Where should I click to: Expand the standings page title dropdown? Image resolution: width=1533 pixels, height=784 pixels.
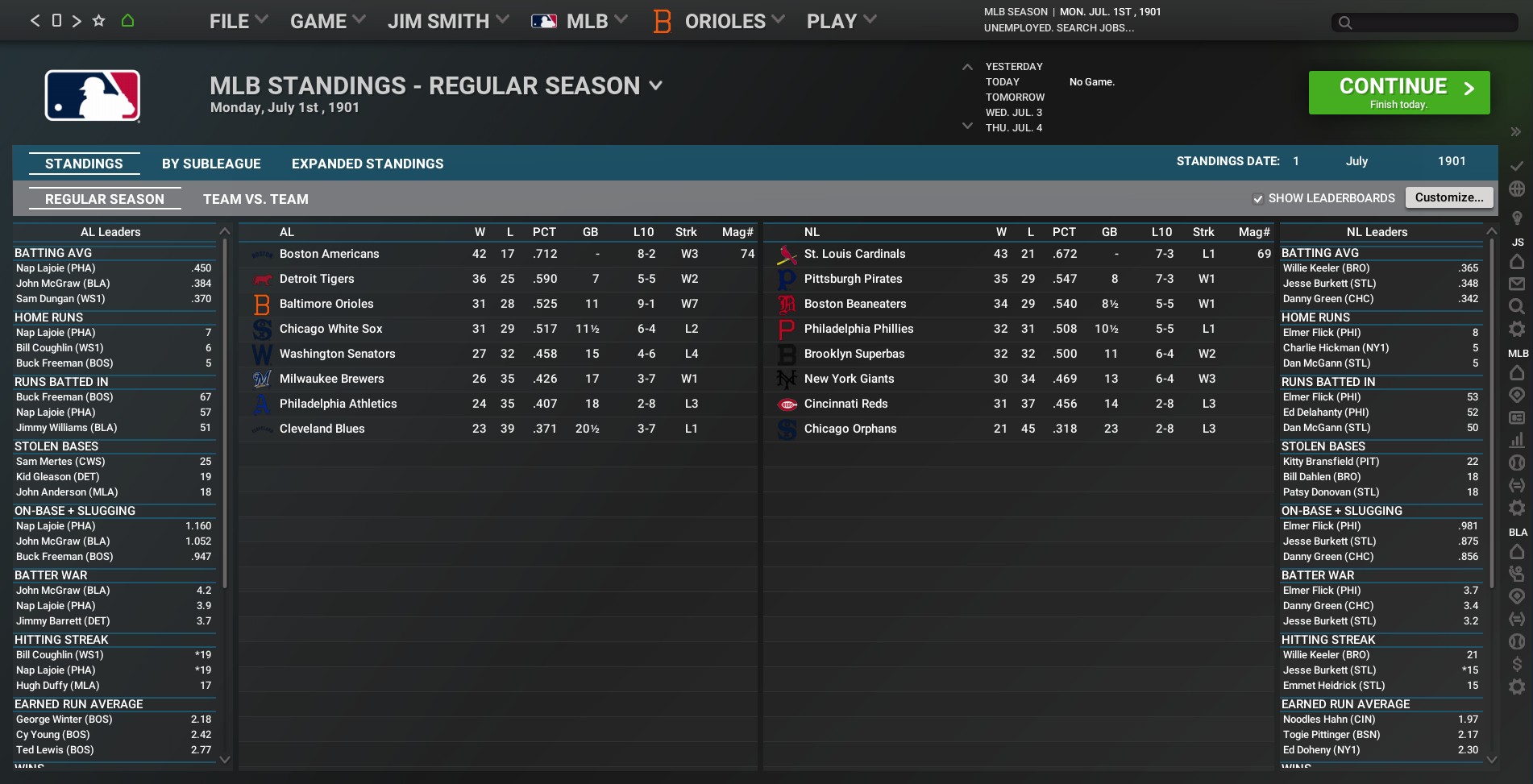pyautogui.click(x=656, y=85)
